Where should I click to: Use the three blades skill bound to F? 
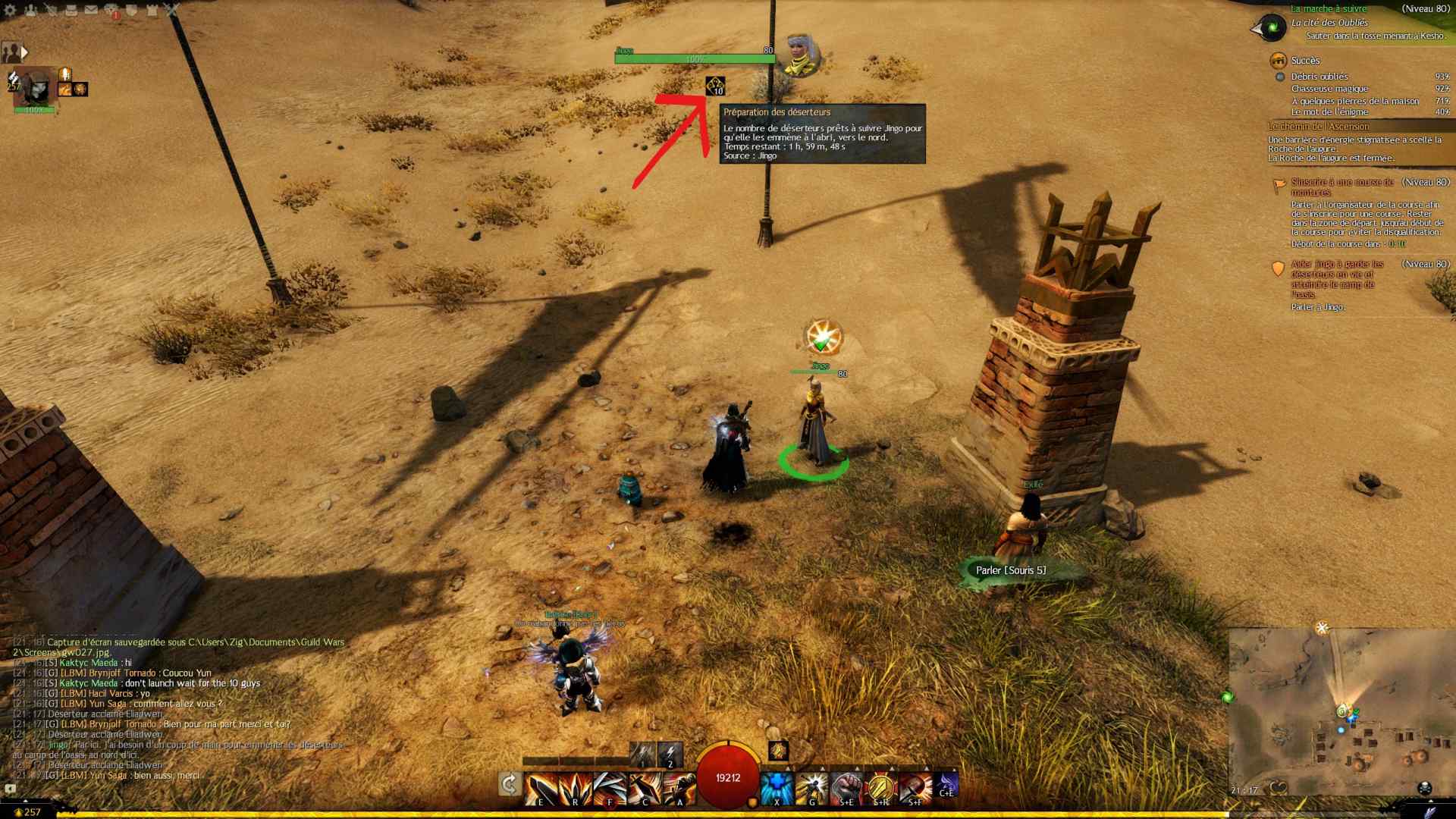(610, 789)
